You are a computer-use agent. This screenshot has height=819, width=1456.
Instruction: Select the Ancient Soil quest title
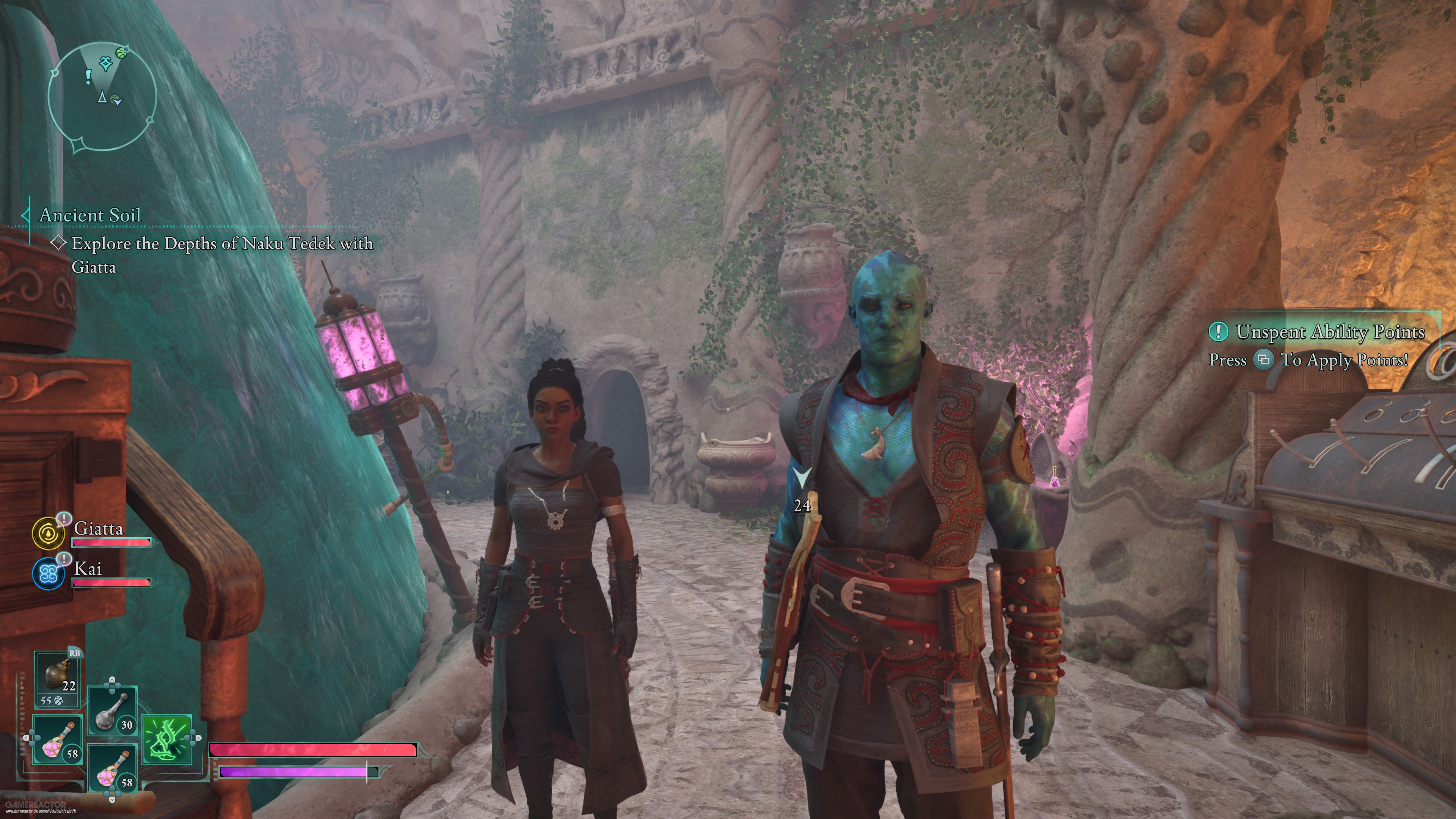pos(90,215)
